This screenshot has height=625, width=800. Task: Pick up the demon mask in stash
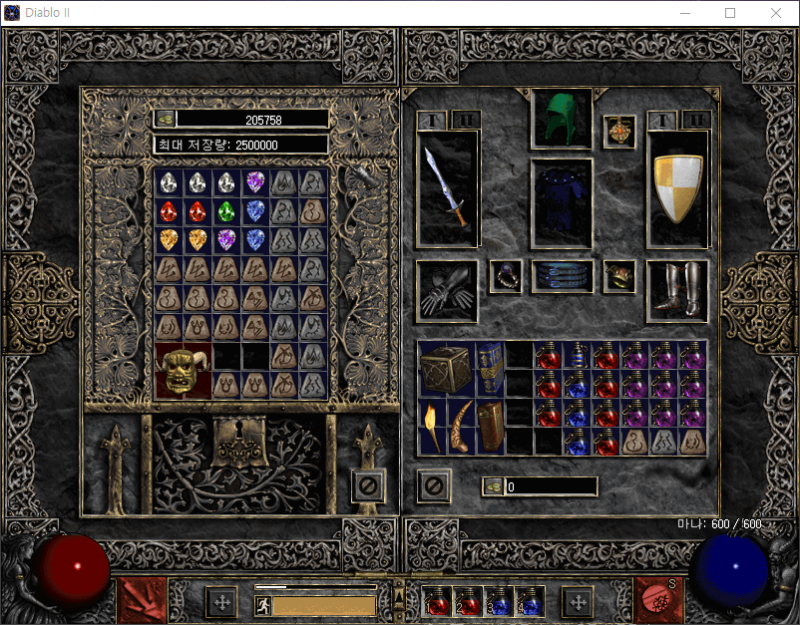pos(183,370)
